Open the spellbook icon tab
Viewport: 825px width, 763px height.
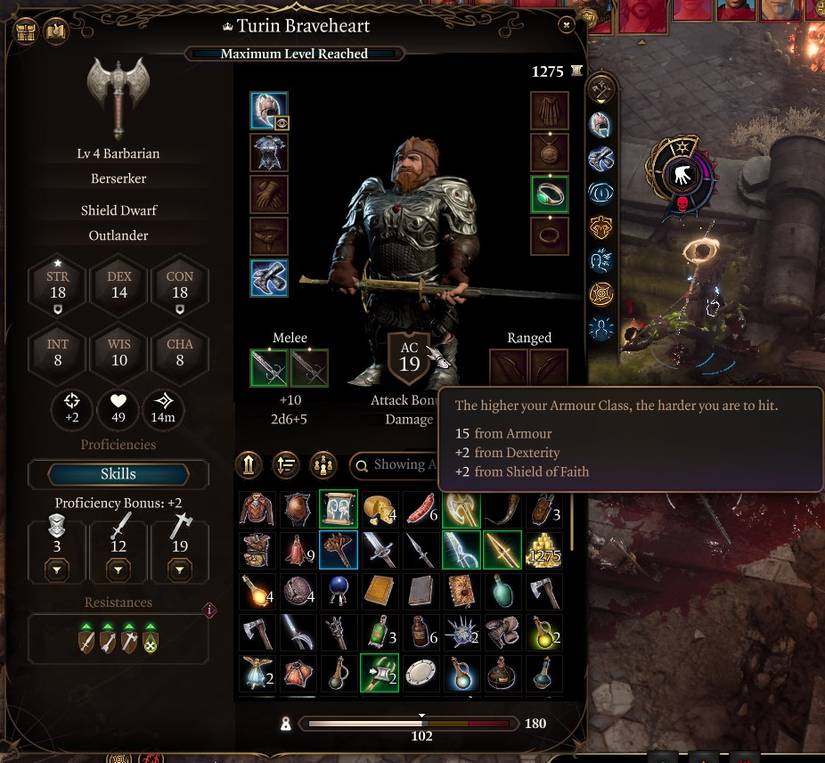(56, 30)
